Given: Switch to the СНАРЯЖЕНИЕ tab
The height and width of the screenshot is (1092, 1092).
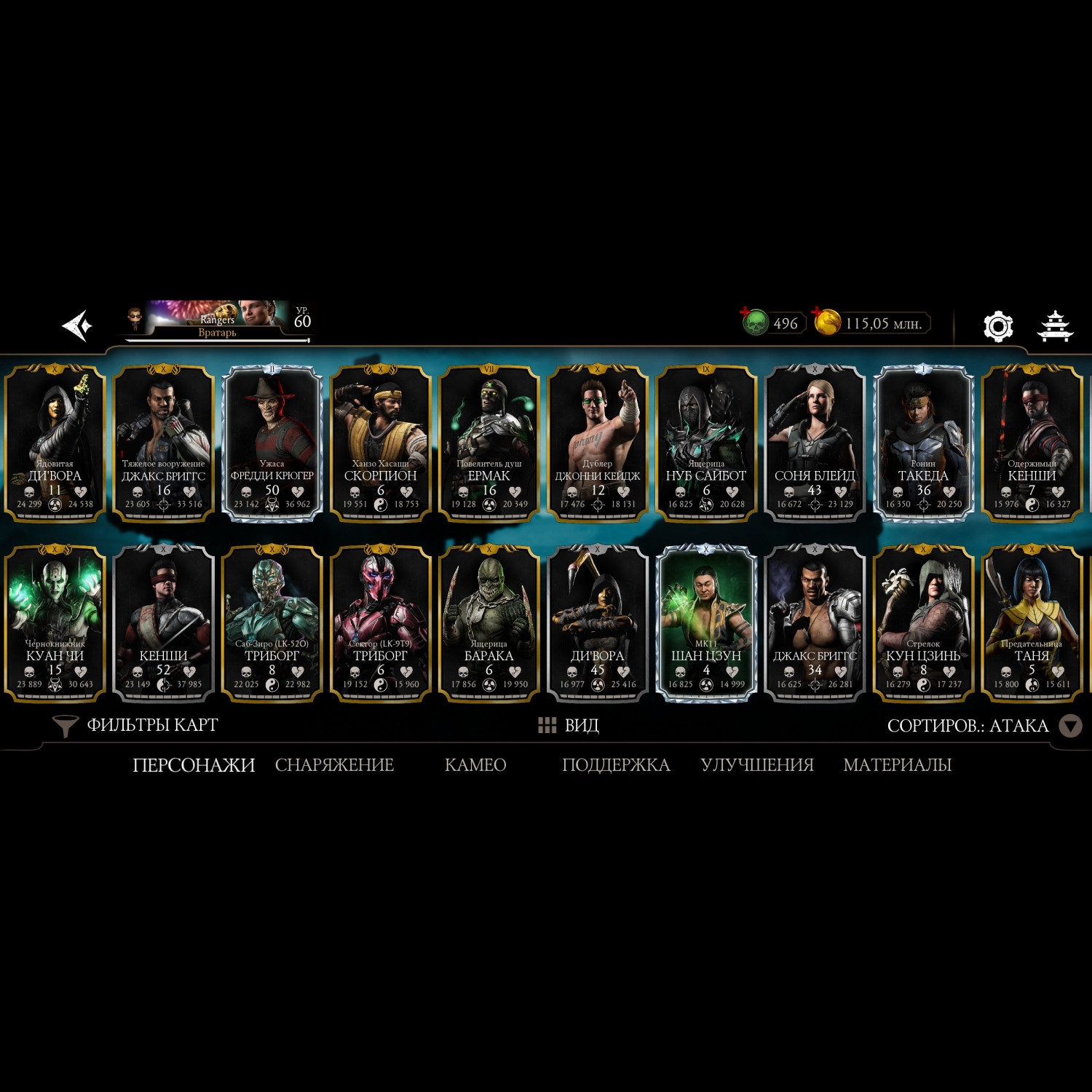Looking at the screenshot, I should [334, 765].
